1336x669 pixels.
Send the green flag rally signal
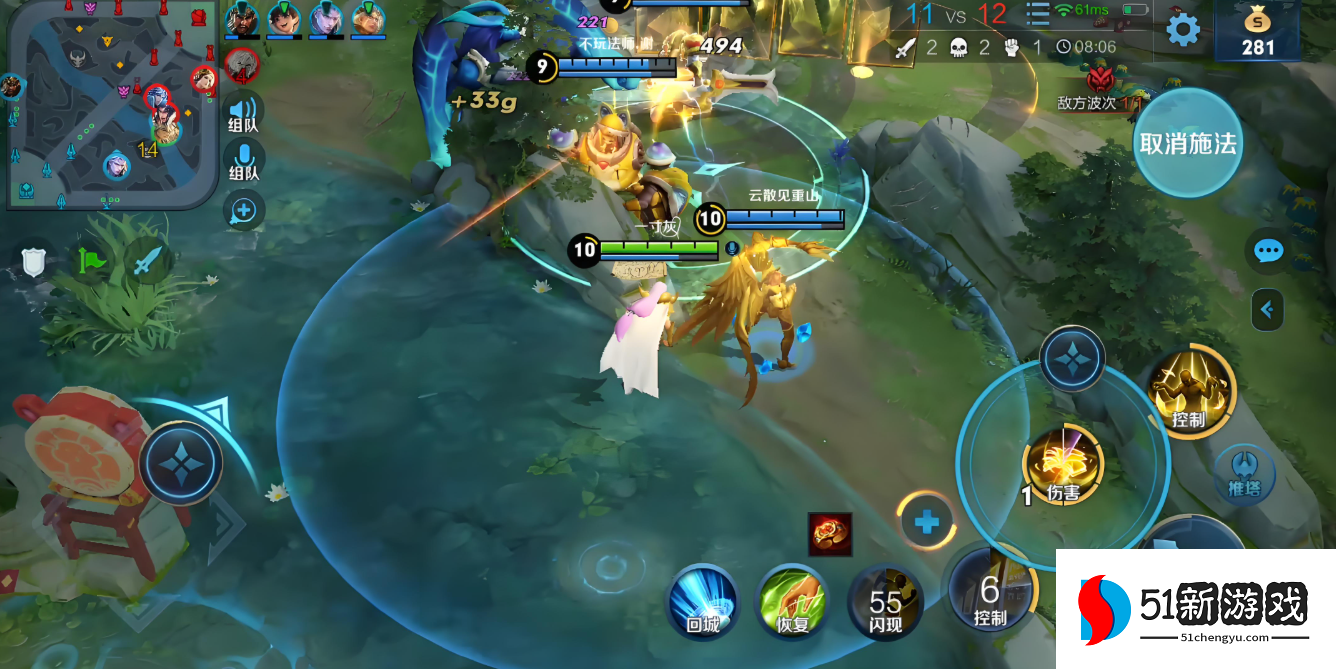pos(91,261)
